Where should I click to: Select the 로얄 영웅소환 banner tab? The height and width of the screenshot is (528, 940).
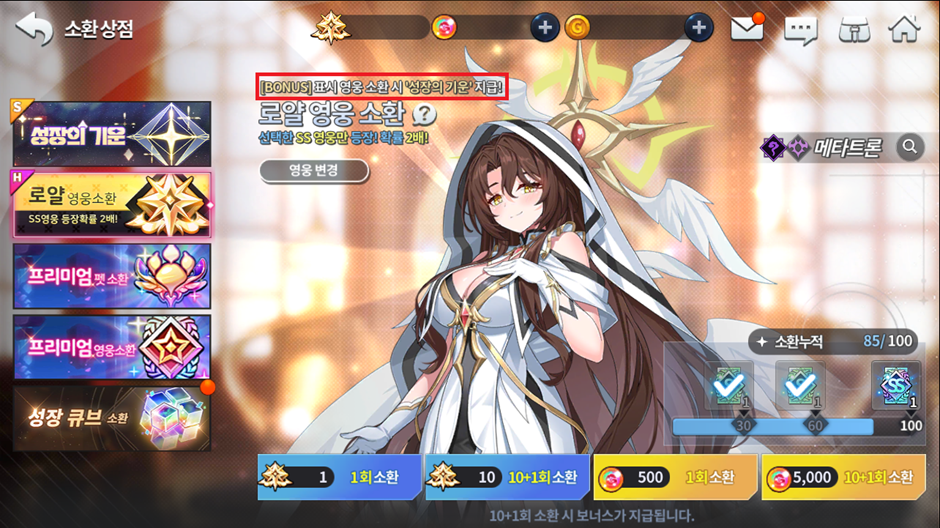tap(112, 204)
